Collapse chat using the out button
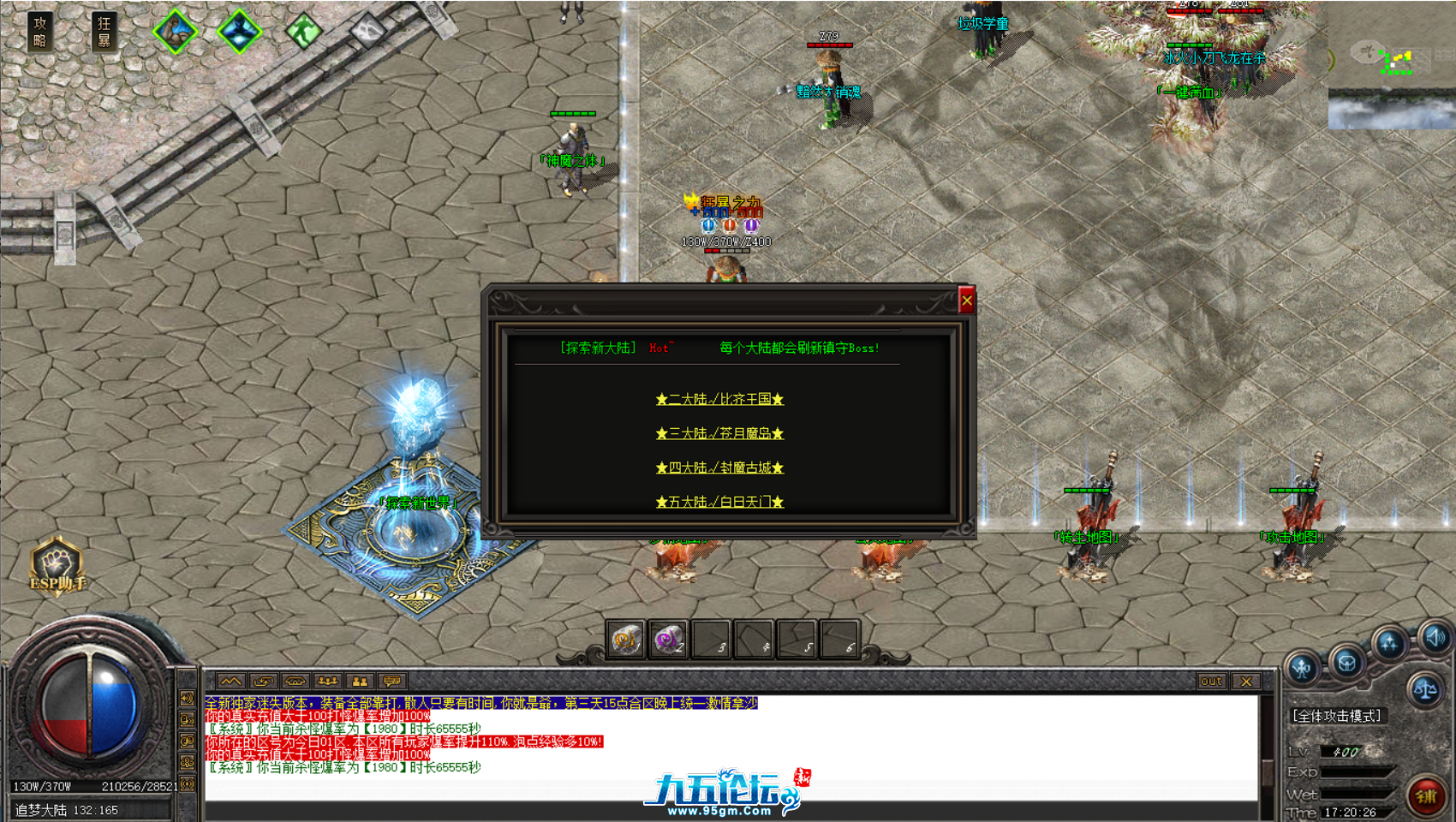The image size is (1456, 822). [x=1211, y=682]
